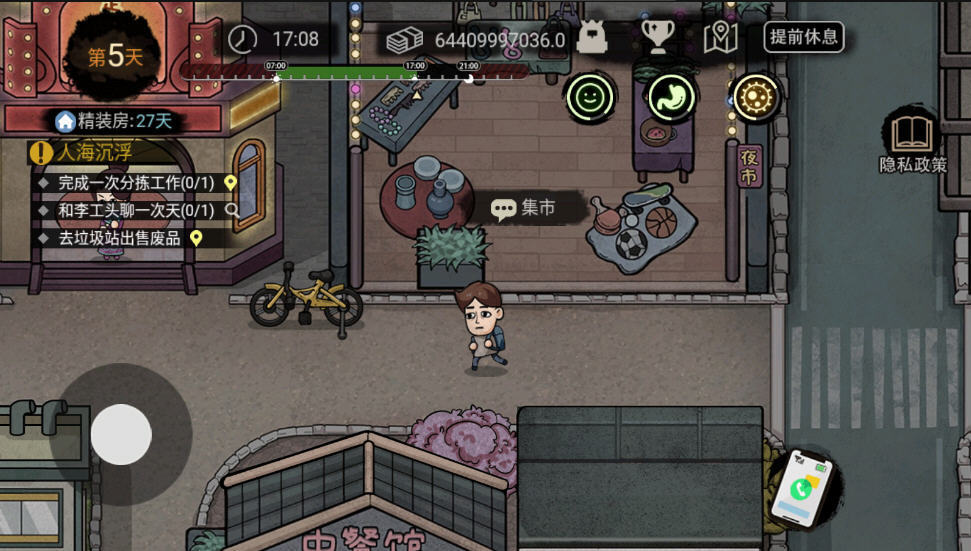Select the 完成一次分拣工作 quest objective
The image size is (971, 551).
click(x=136, y=183)
